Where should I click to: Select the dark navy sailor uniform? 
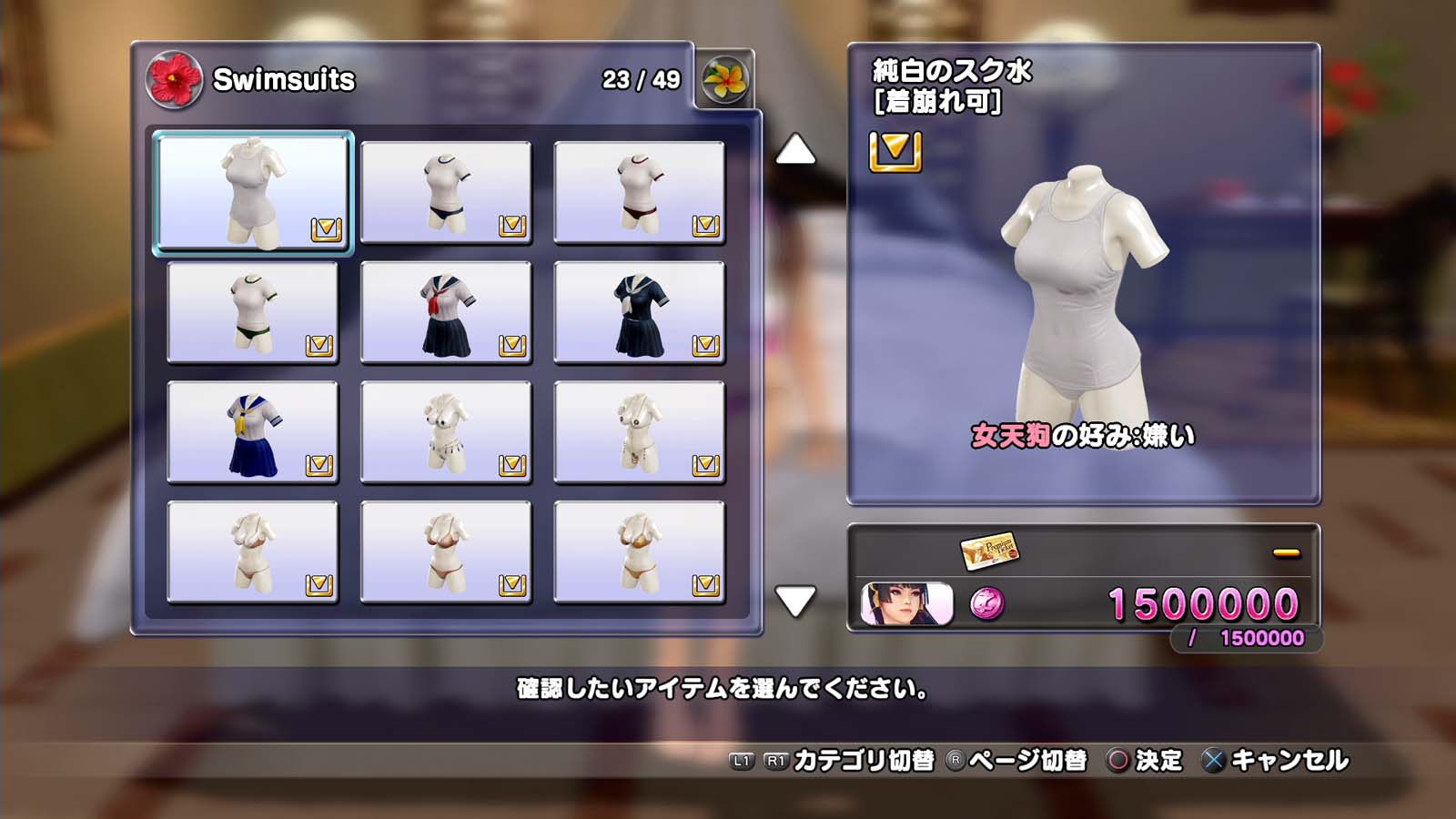[639, 312]
